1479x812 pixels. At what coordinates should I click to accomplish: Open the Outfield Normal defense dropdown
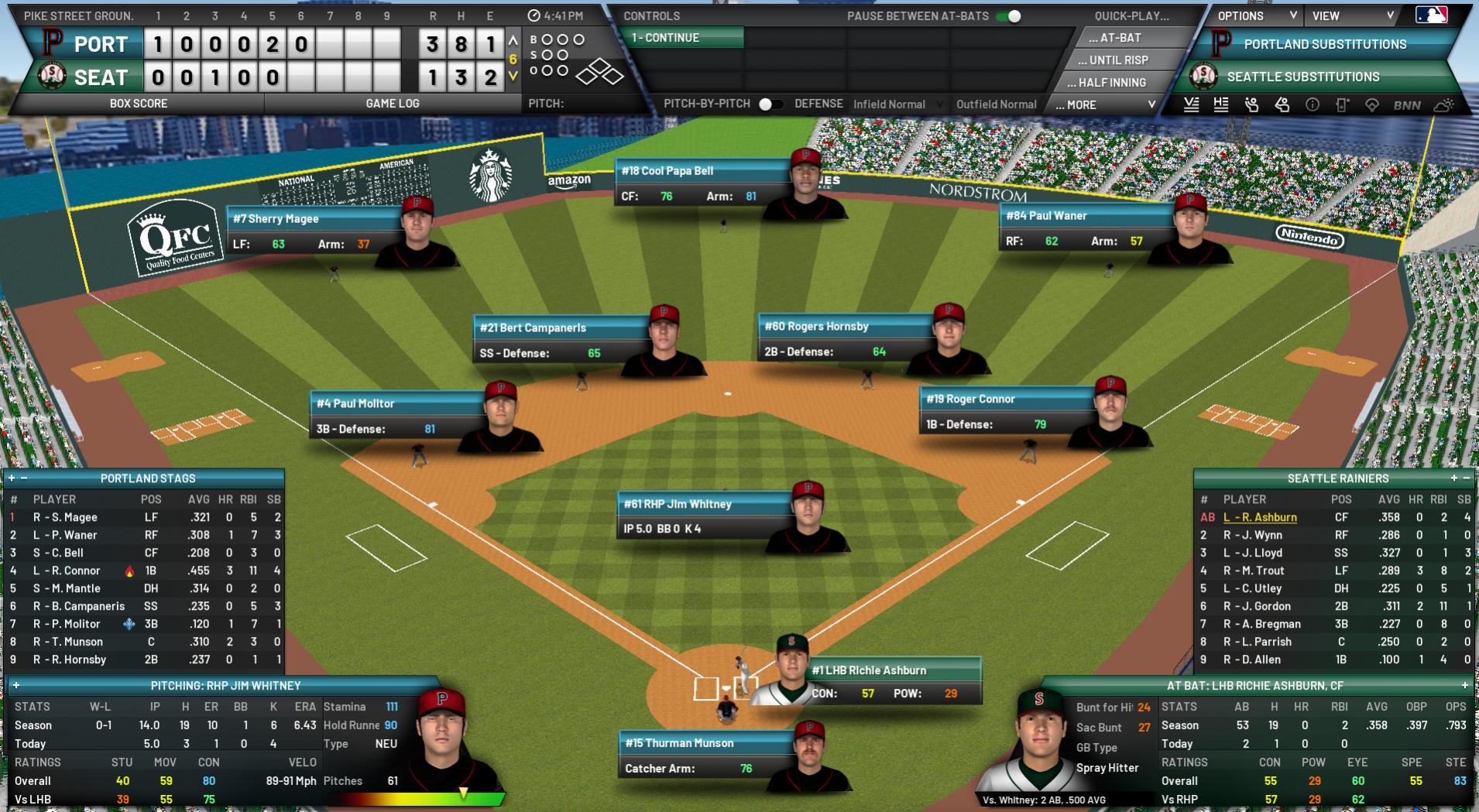point(996,104)
